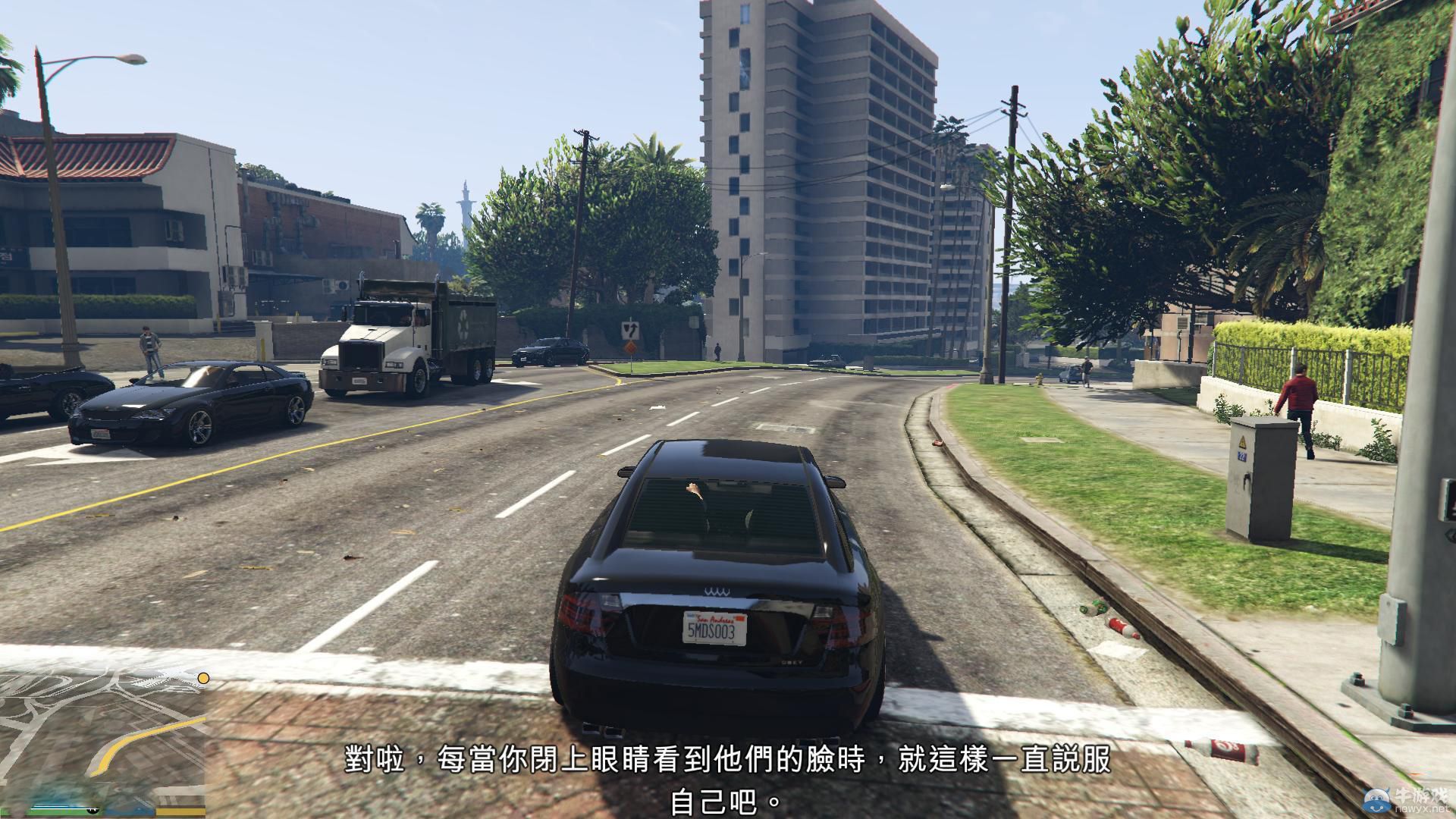Screen dimensions: 1456x819
Task: Click the OBEY badge on the trunk
Action: 792,663
